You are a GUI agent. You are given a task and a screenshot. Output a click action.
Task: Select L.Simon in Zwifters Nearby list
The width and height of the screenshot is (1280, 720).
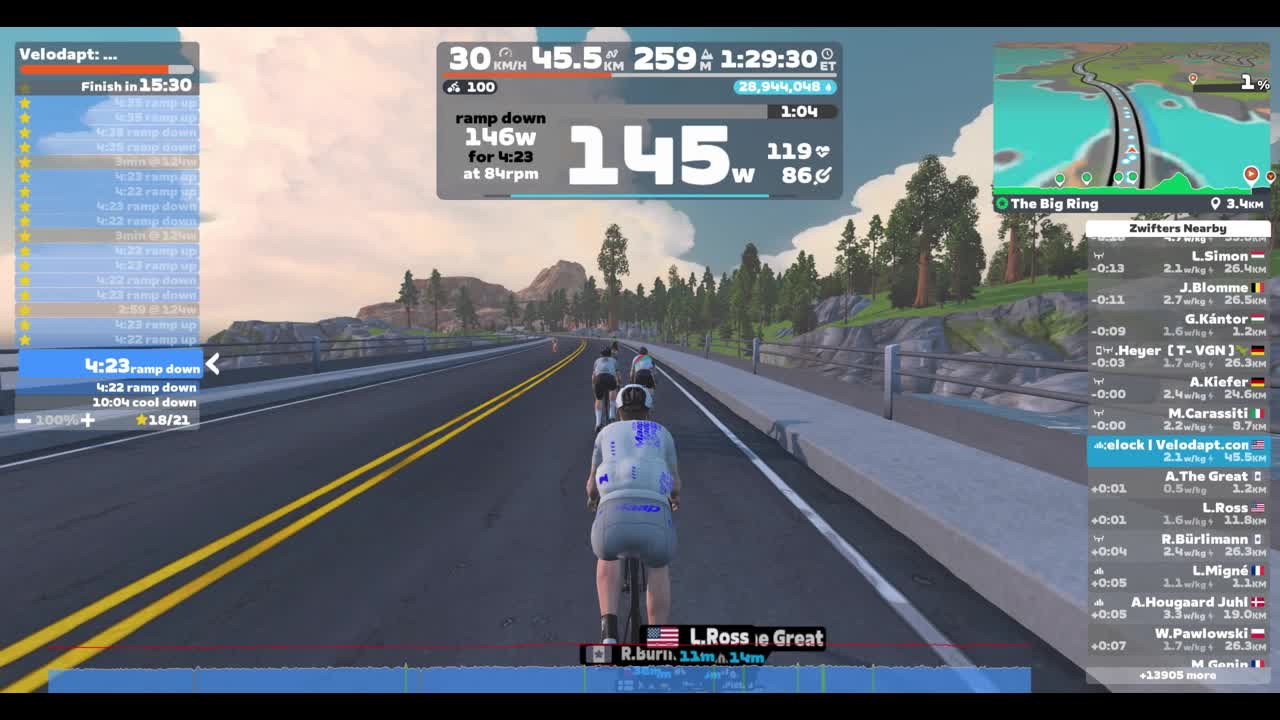[x=1178, y=262]
